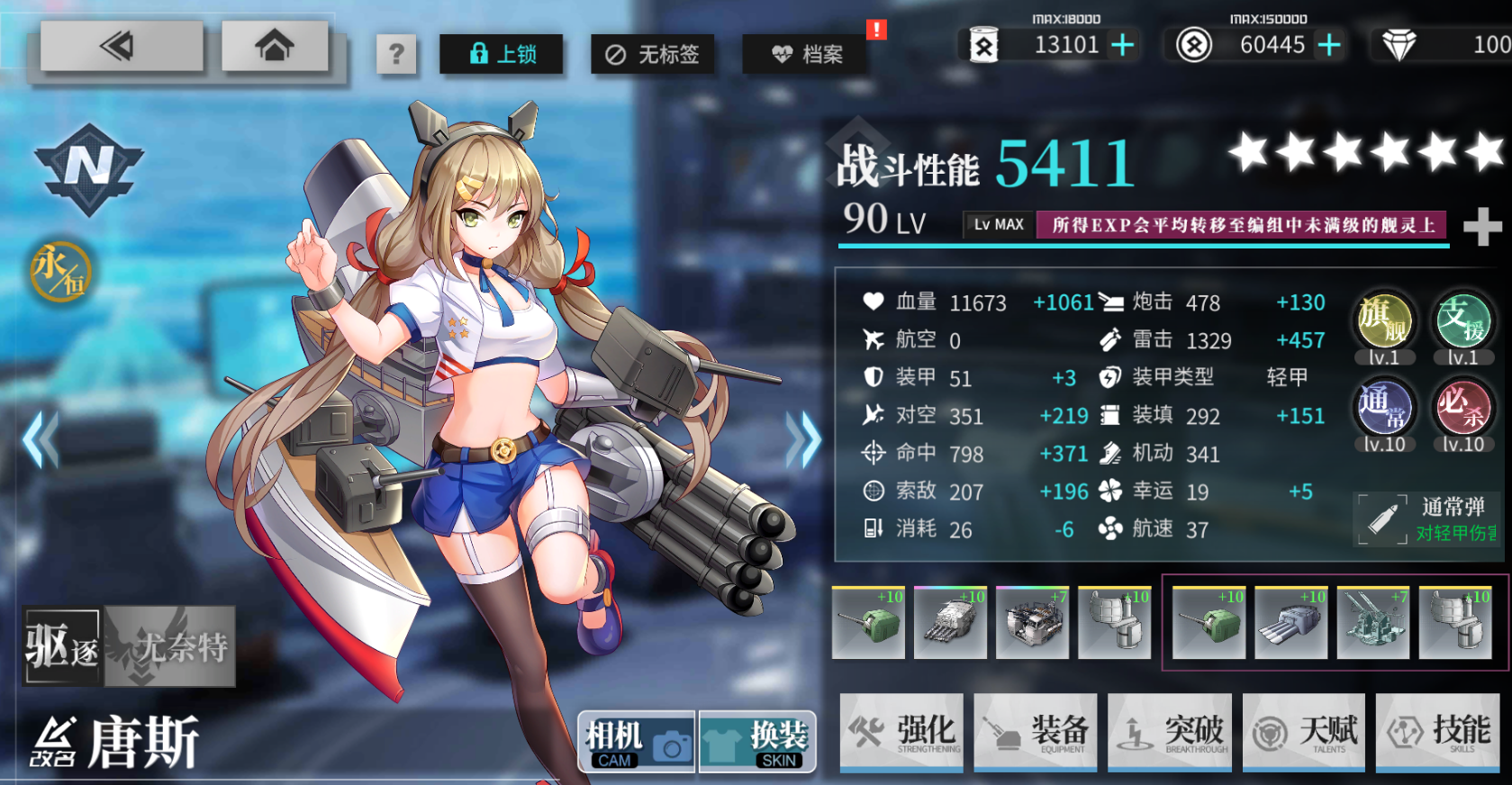Viewport: 1512px width, 785px height.
Task: Open the 档案 archive with red notification
Action: 806,54
